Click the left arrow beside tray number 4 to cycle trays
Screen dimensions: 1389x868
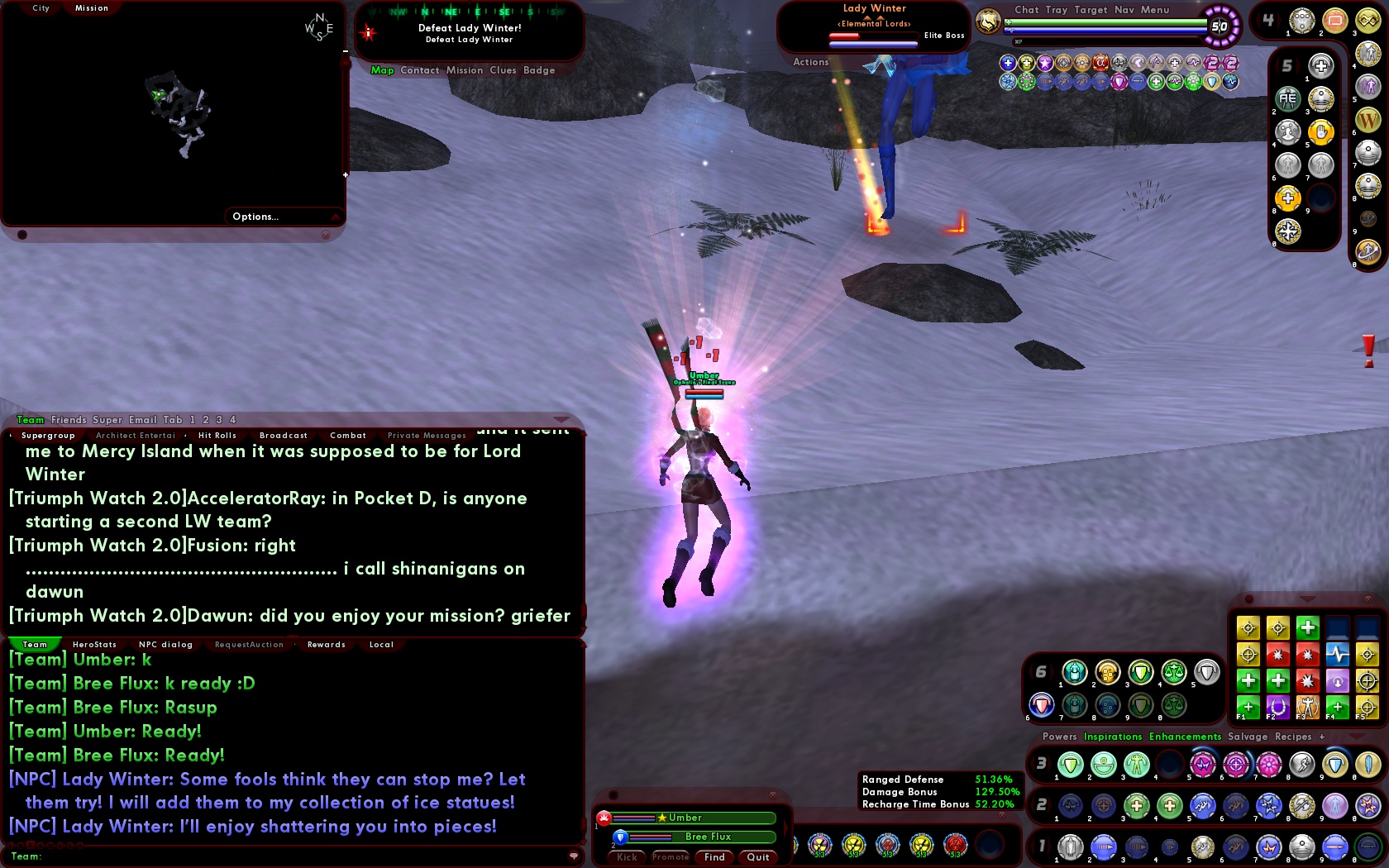[x=1257, y=20]
